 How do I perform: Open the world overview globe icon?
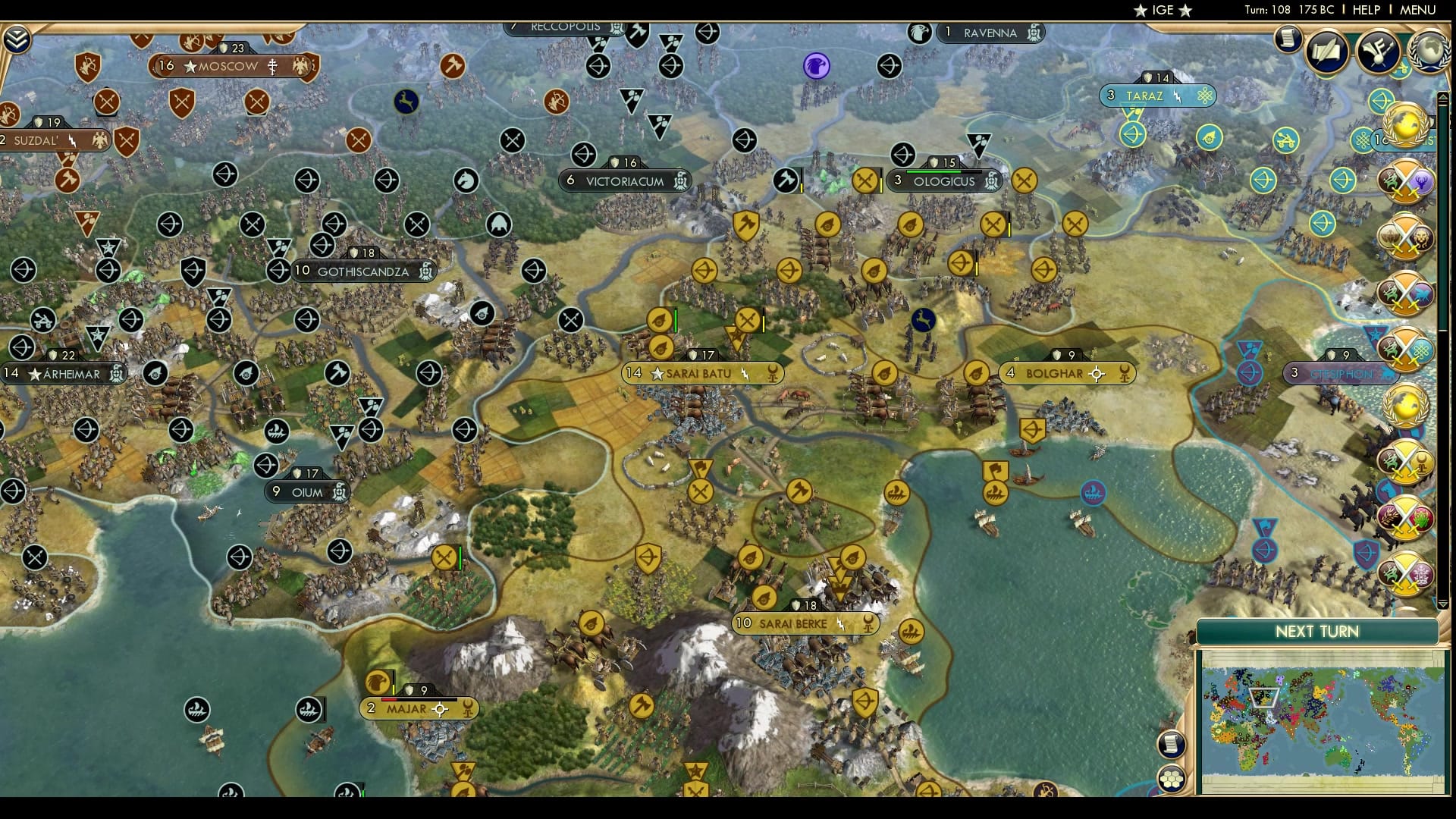click(1429, 52)
